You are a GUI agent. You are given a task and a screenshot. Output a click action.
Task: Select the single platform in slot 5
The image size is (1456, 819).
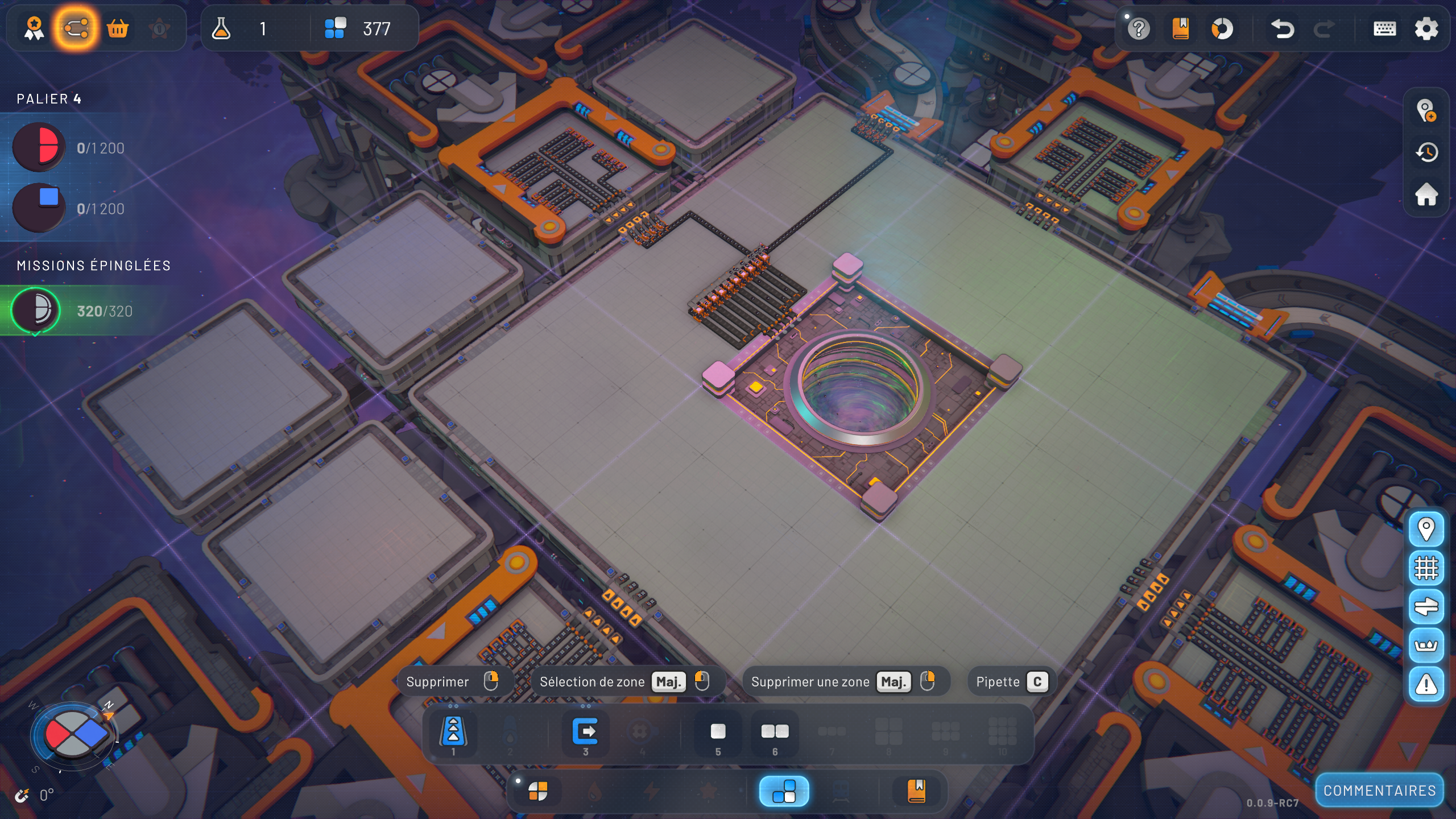tap(718, 733)
